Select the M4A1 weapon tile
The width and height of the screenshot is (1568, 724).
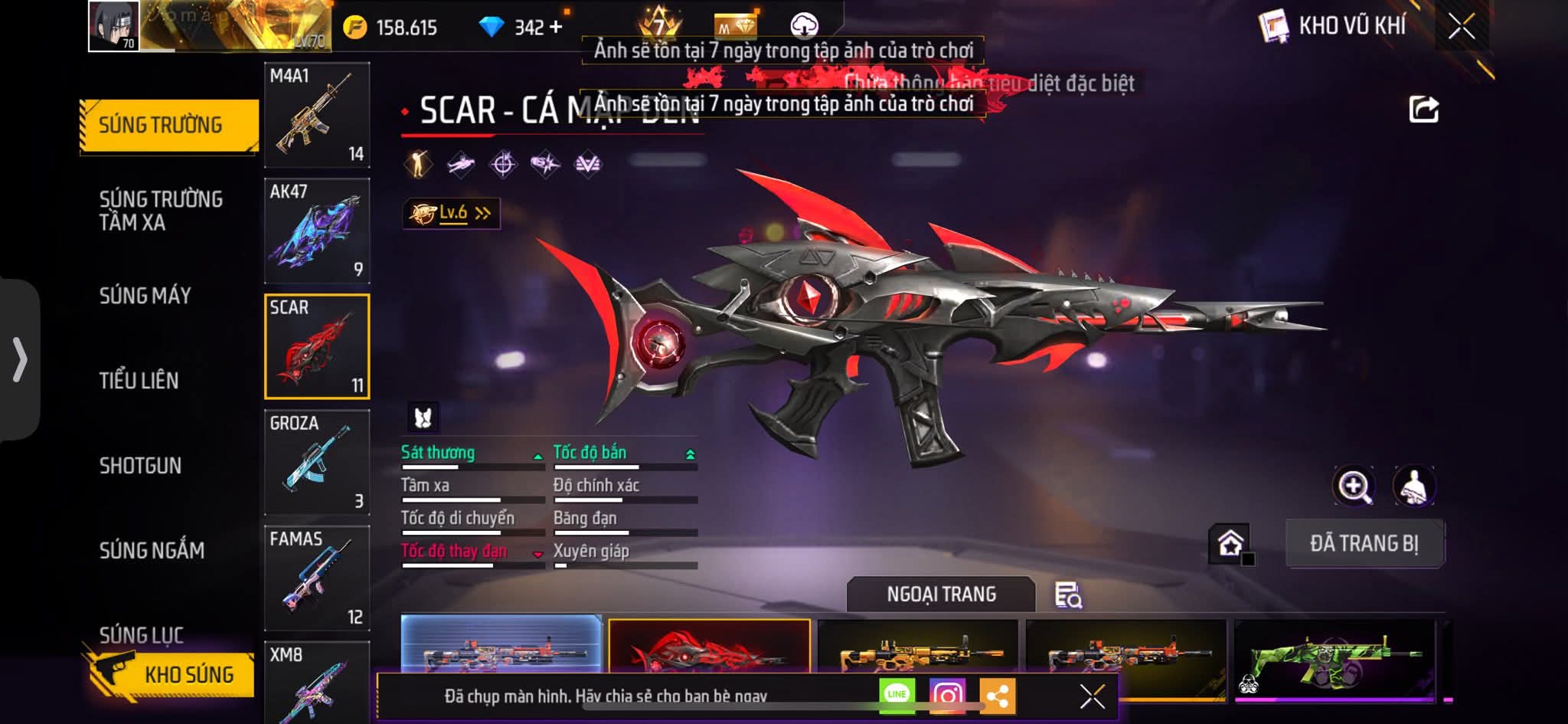click(317, 115)
